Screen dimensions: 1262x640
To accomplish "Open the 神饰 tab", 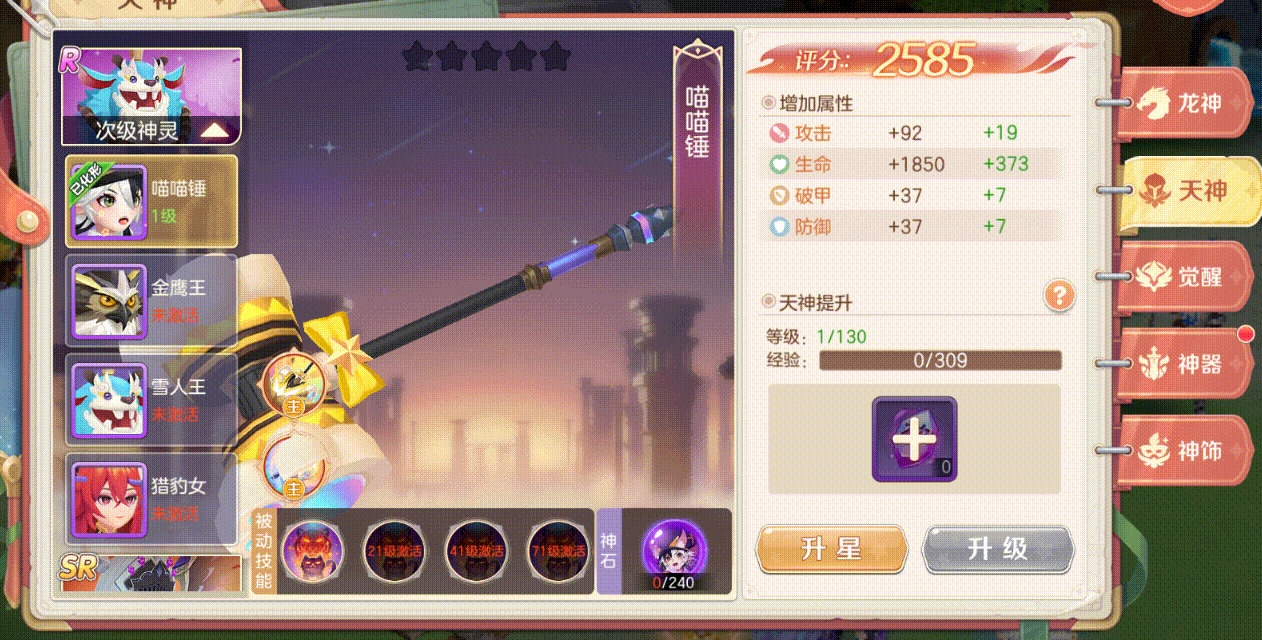I will point(1187,451).
